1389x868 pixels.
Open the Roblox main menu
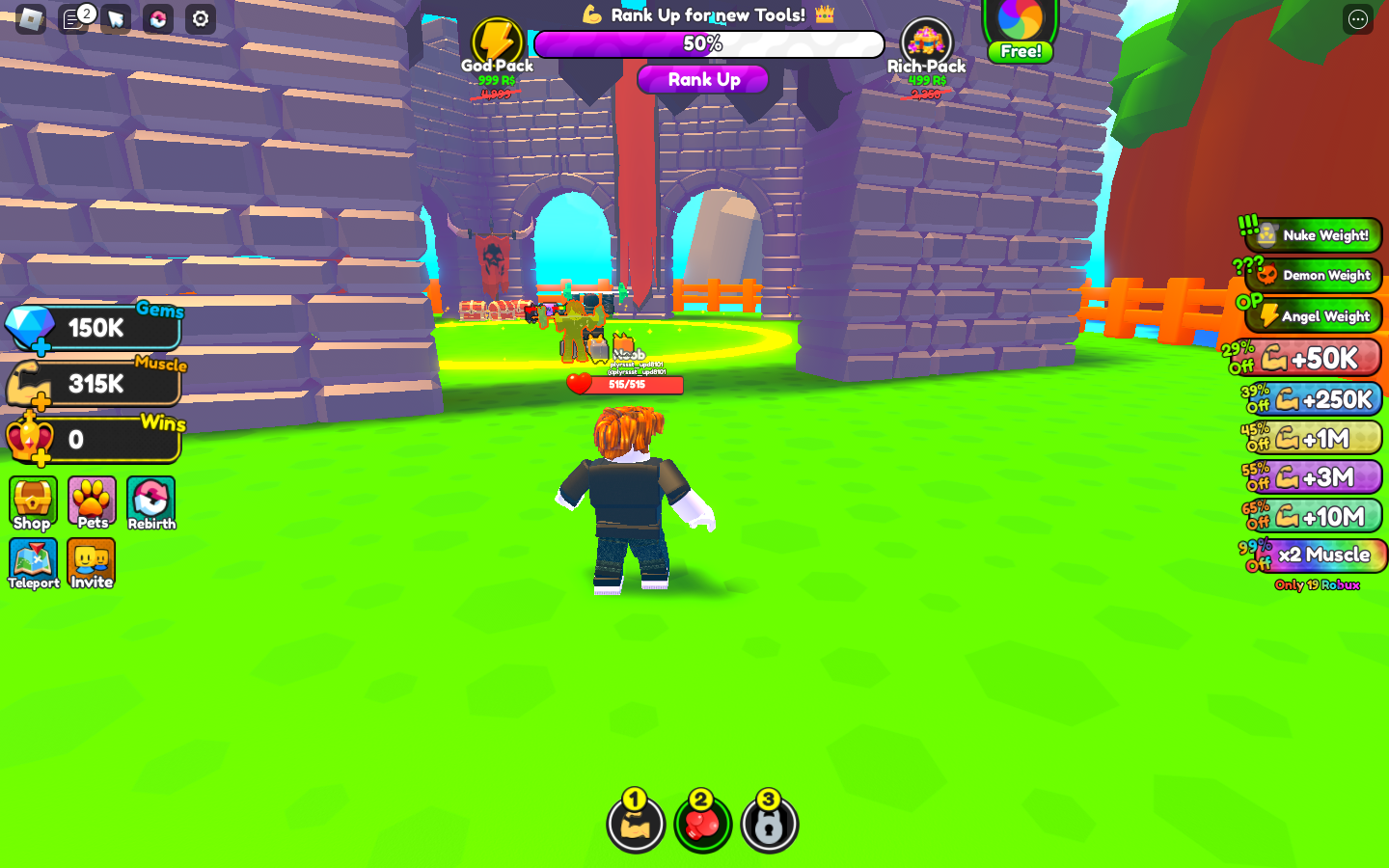(31, 18)
